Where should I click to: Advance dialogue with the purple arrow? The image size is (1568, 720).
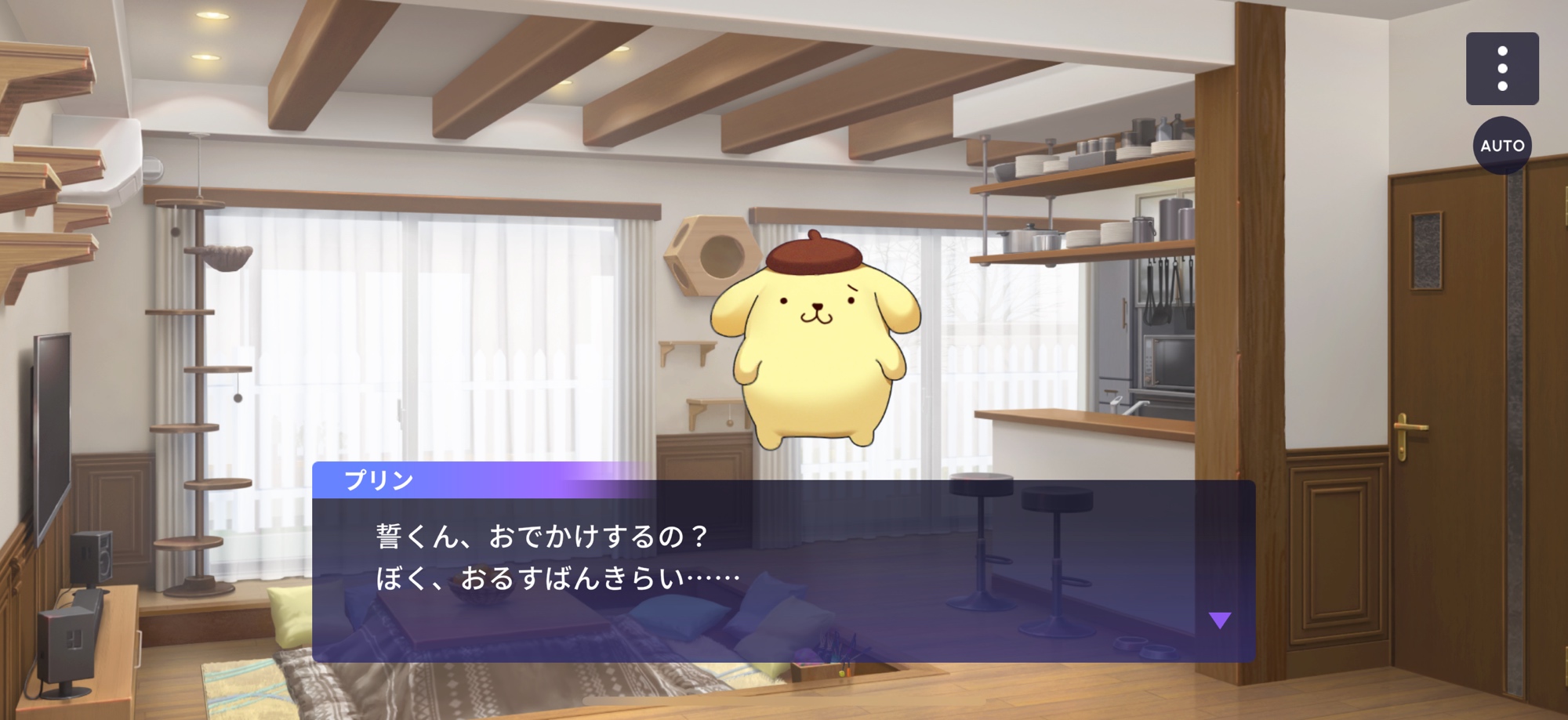click(1219, 621)
